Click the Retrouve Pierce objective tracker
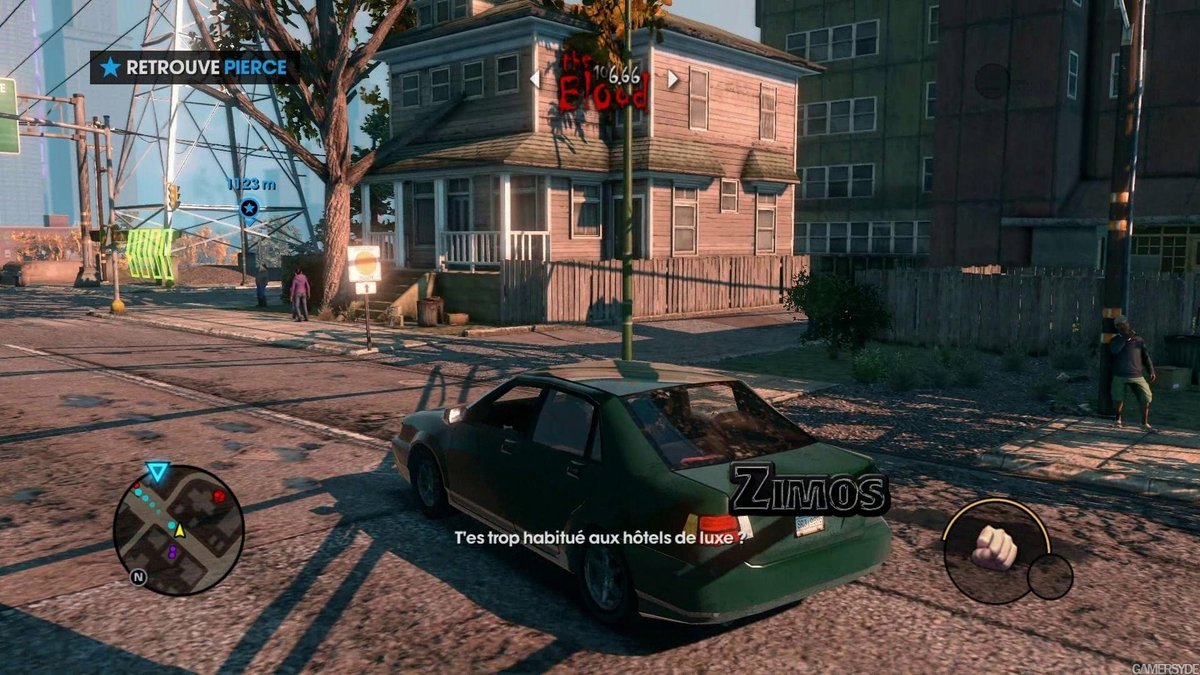This screenshot has width=1200, height=675. tap(194, 67)
